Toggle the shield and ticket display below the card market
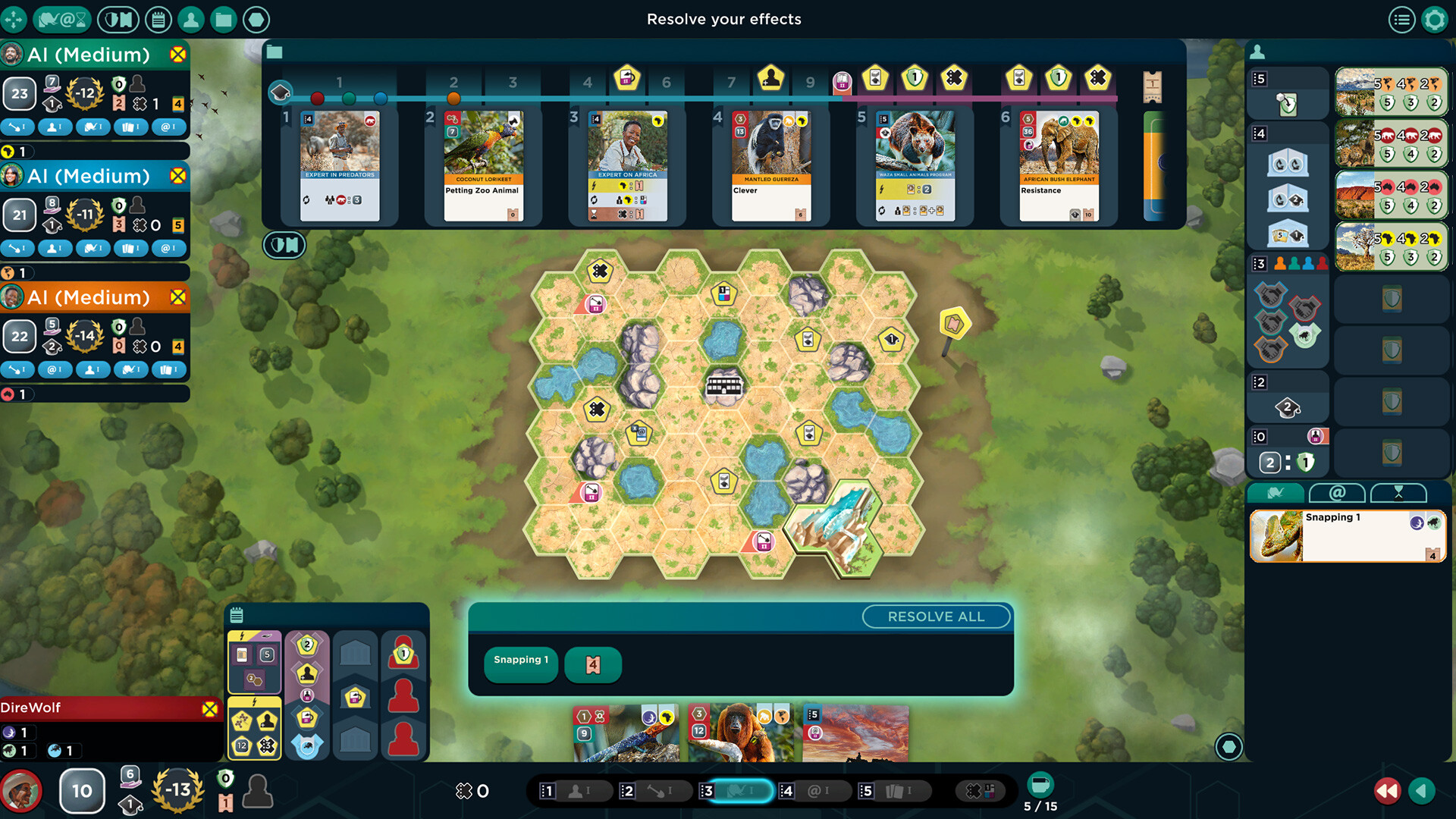This screenshot has width=1456, height=819. click(284, 245)
